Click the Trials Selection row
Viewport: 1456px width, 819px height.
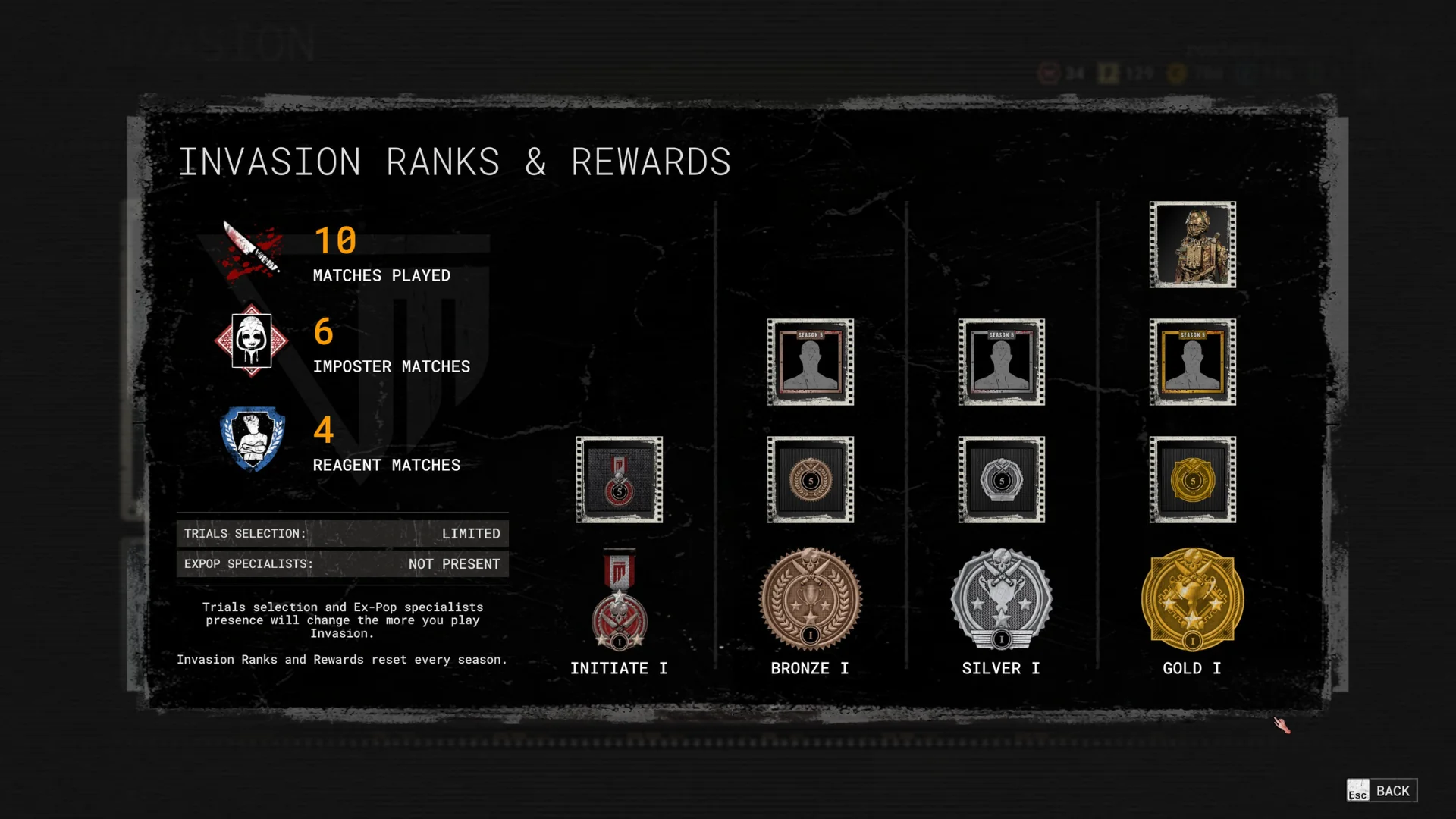[342, 534]
